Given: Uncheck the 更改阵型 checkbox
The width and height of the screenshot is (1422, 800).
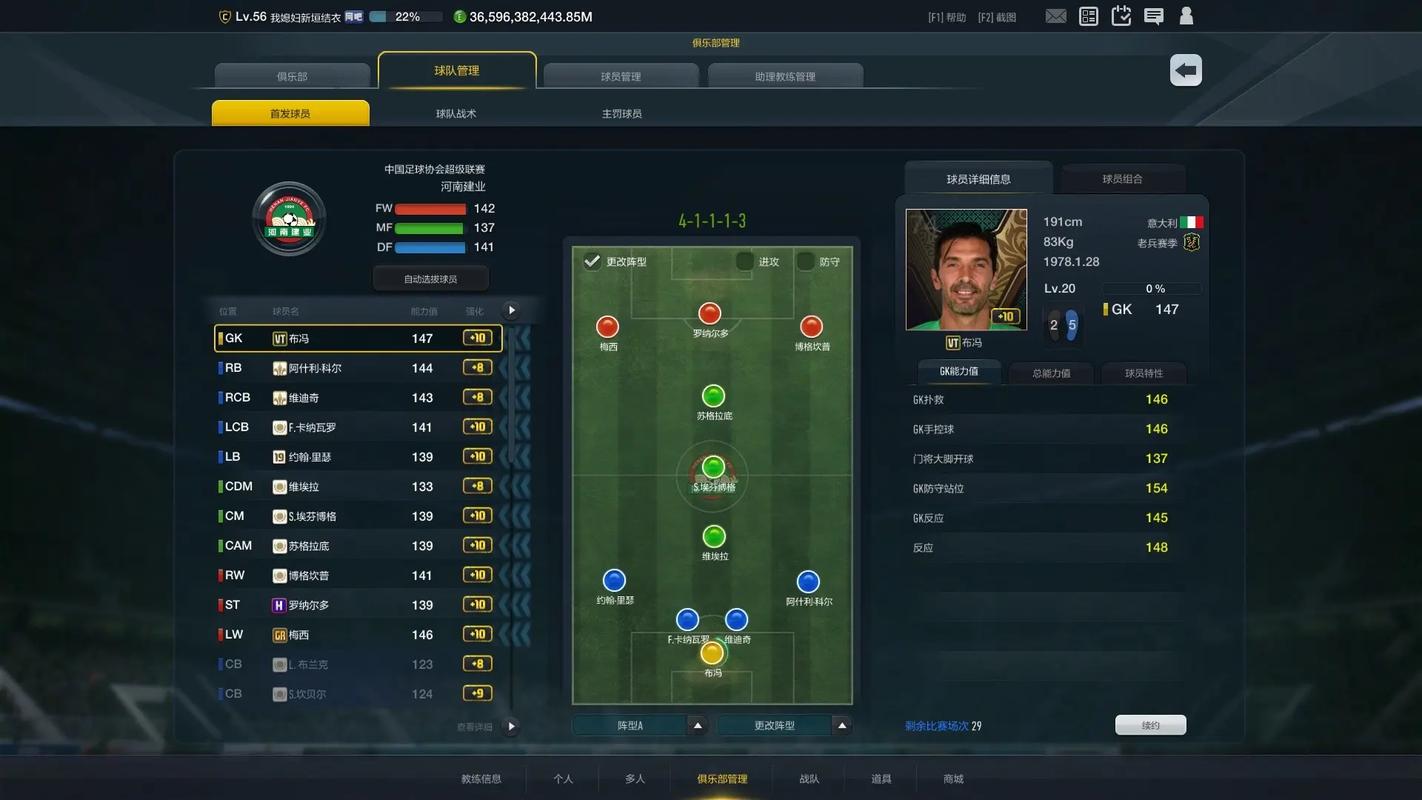Looking at the screenshot, I should [594, 261].
